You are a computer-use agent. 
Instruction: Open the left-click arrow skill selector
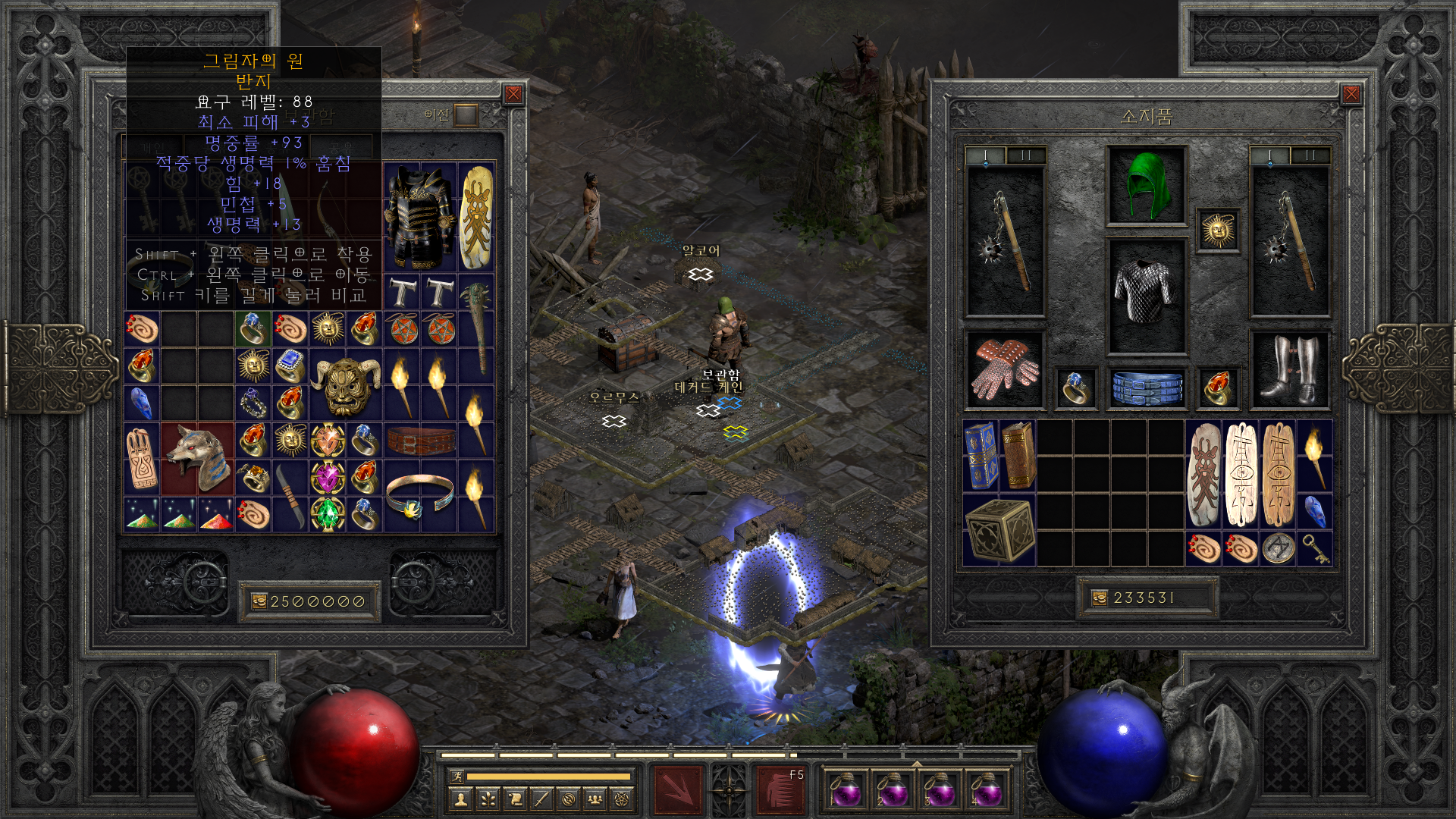click(x=678, y=789)
